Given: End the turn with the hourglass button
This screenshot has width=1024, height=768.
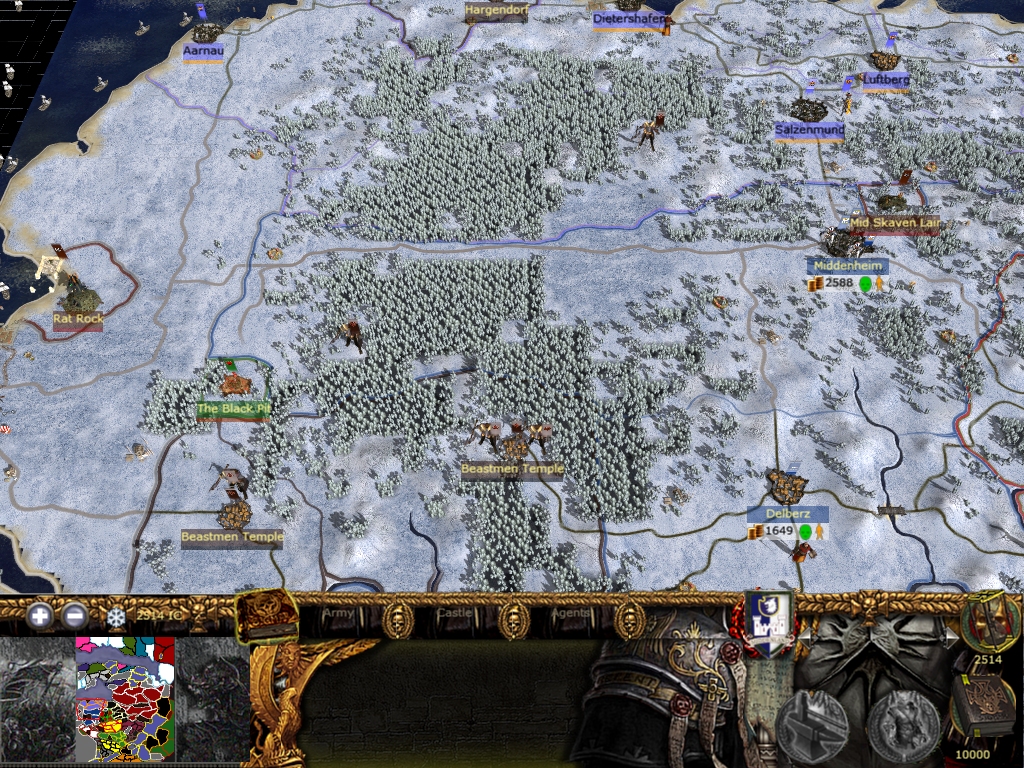Looking at the screenshot, I should pos(989,620).
